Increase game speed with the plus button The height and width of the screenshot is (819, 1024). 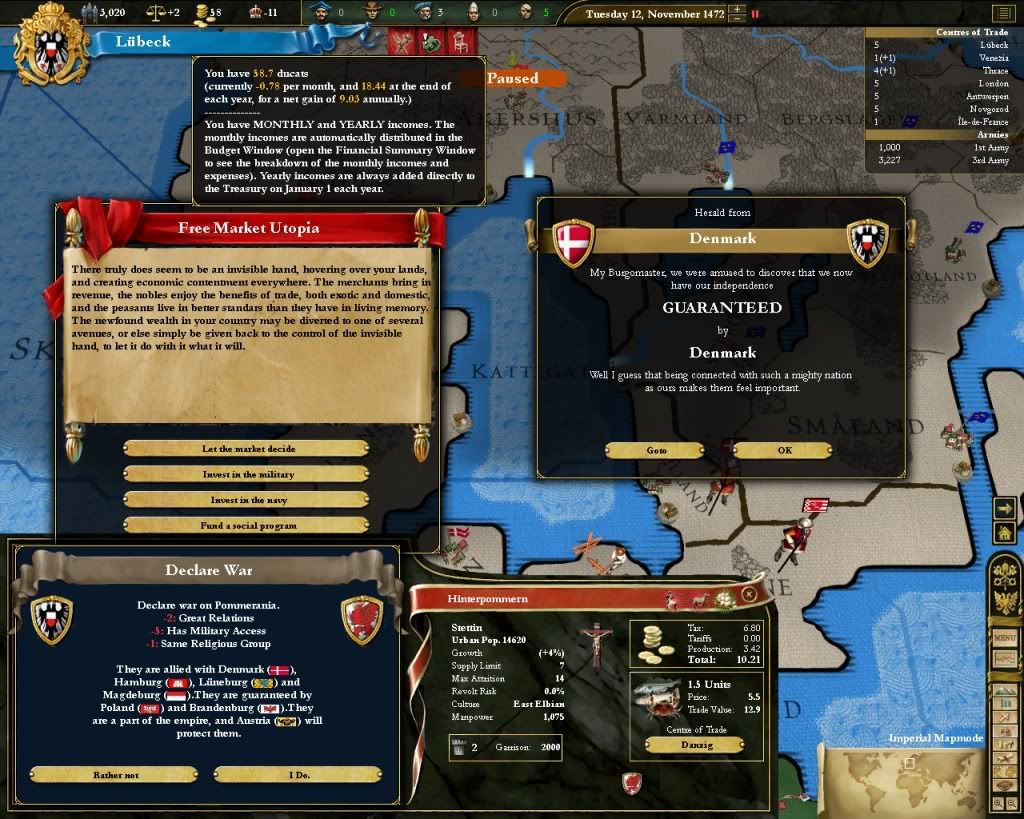click(x=737, y=9)
